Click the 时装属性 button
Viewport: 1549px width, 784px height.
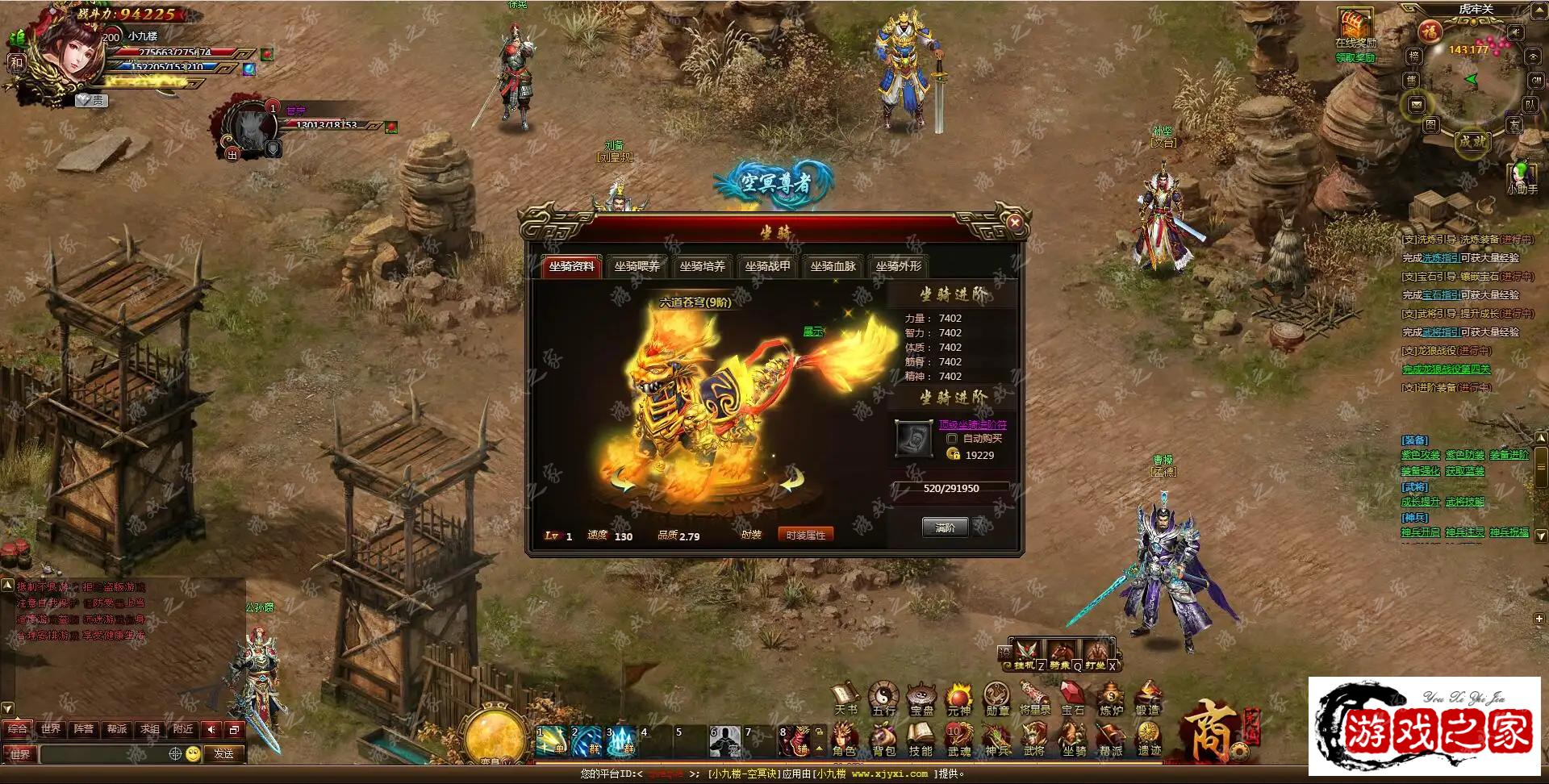[805, 535]
